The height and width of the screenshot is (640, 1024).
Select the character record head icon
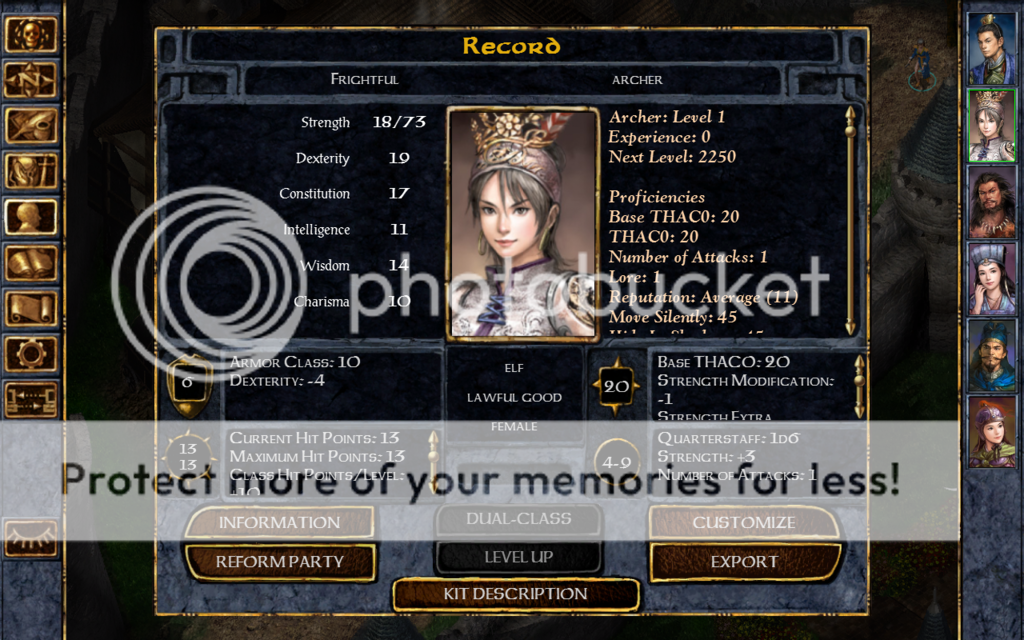[x=30, y=217]
